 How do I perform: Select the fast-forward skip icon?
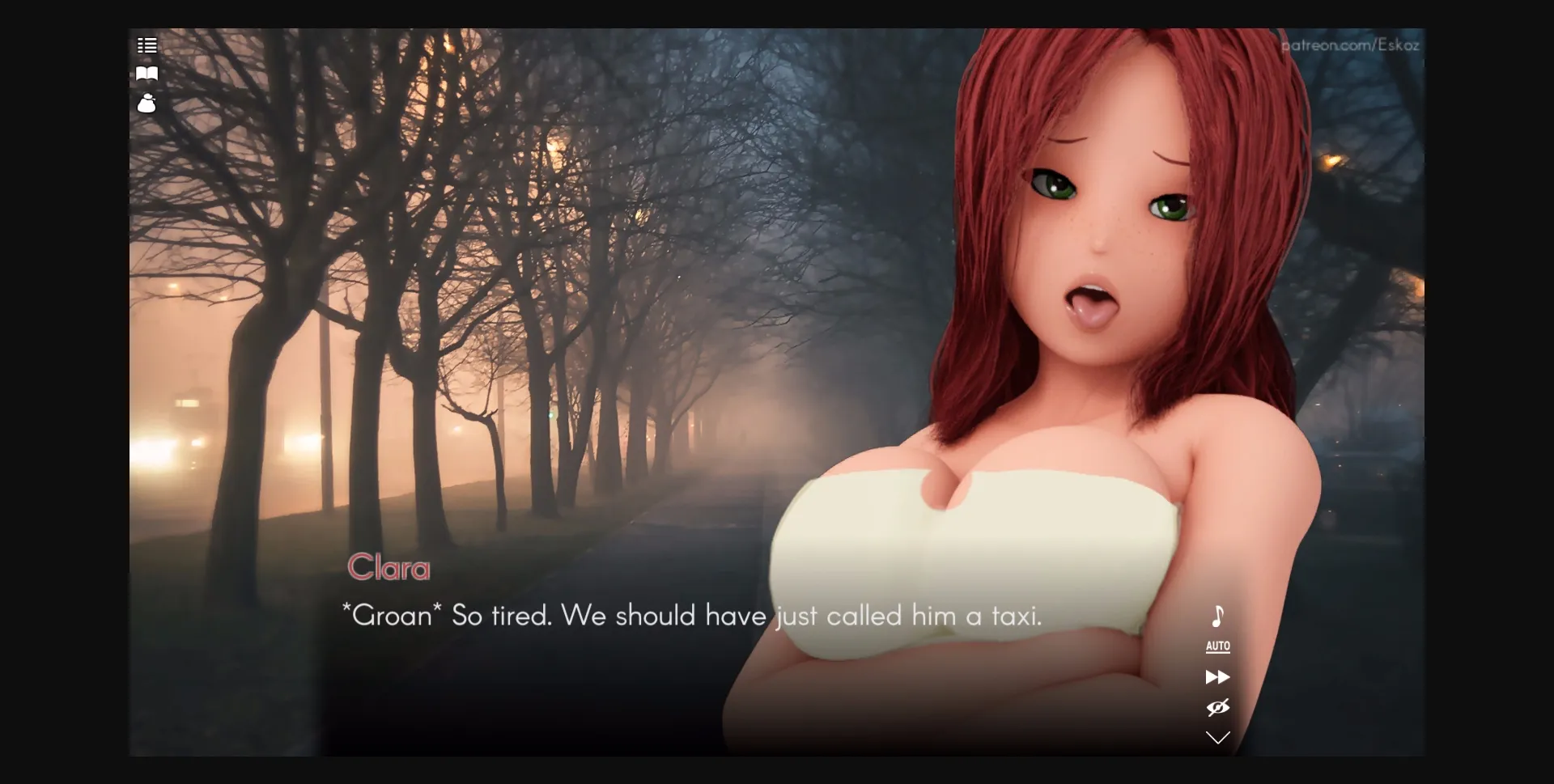pos(1219,677)
